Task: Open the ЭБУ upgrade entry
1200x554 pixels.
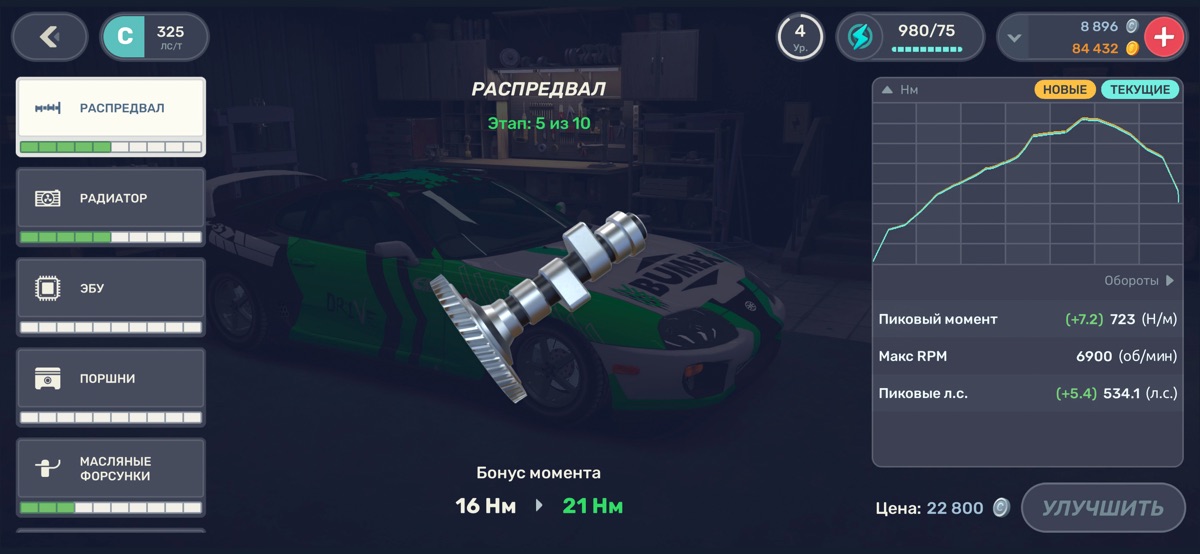Action: pos(111,296)
